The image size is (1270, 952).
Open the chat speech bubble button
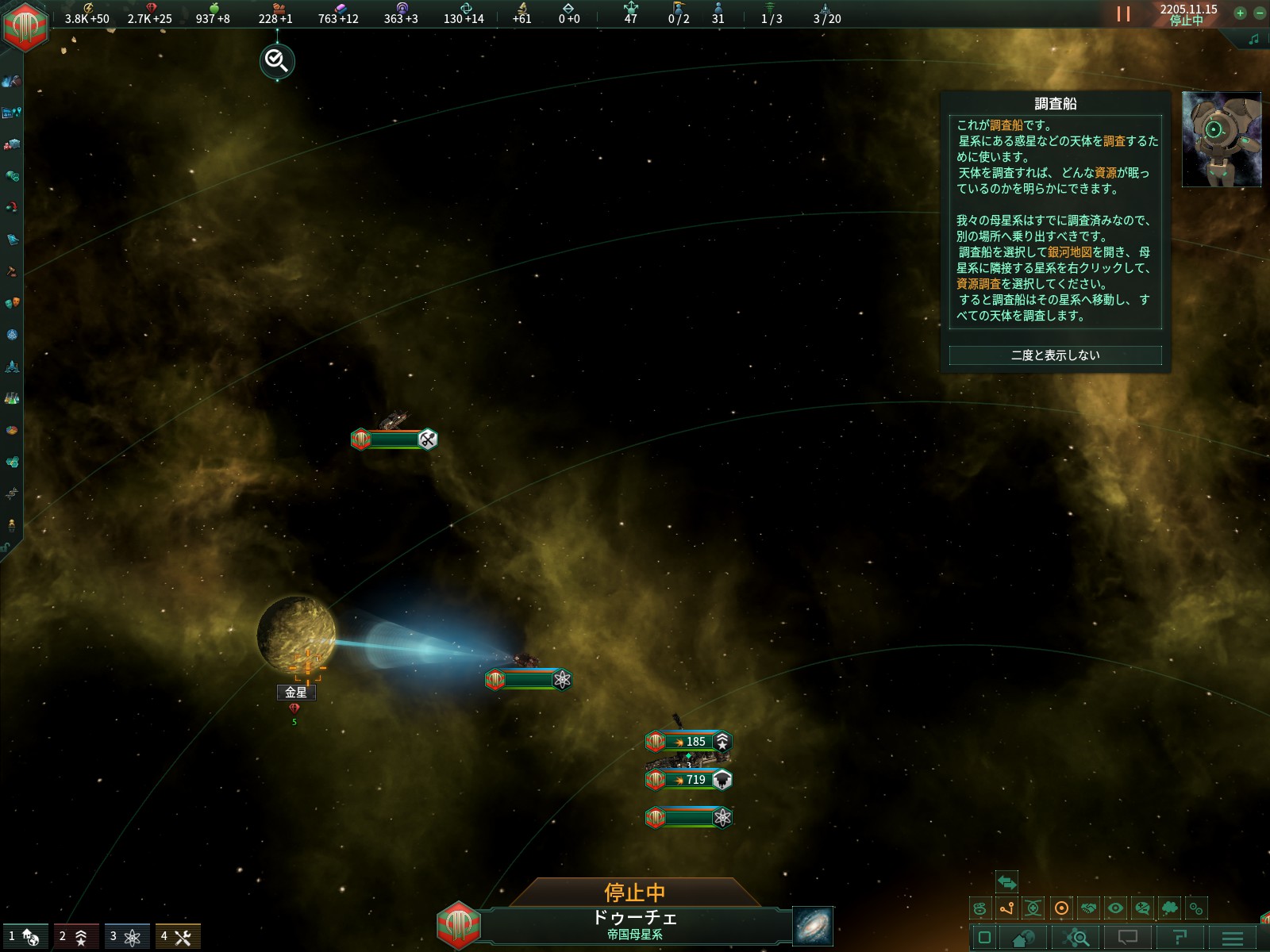tap(1127, 939)
